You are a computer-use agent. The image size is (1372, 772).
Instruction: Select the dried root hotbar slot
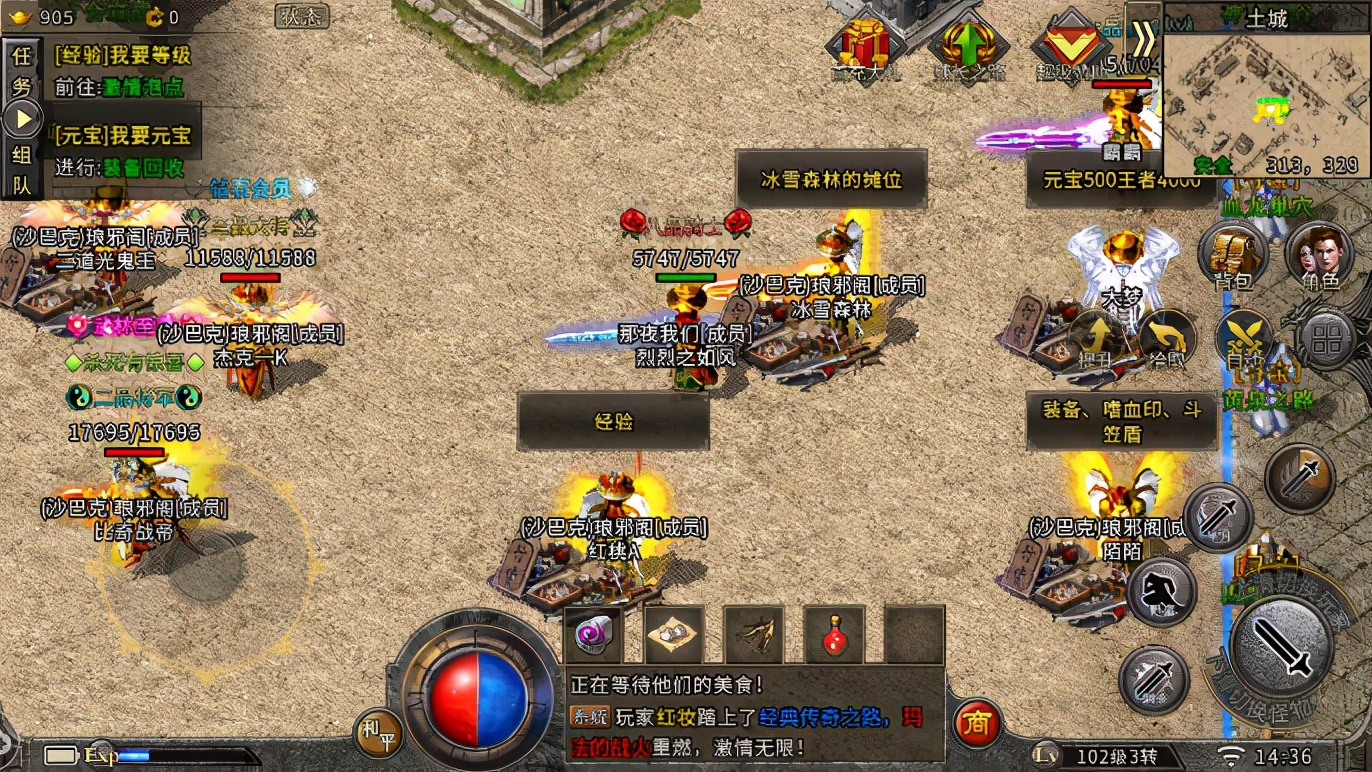coord(754,636)
